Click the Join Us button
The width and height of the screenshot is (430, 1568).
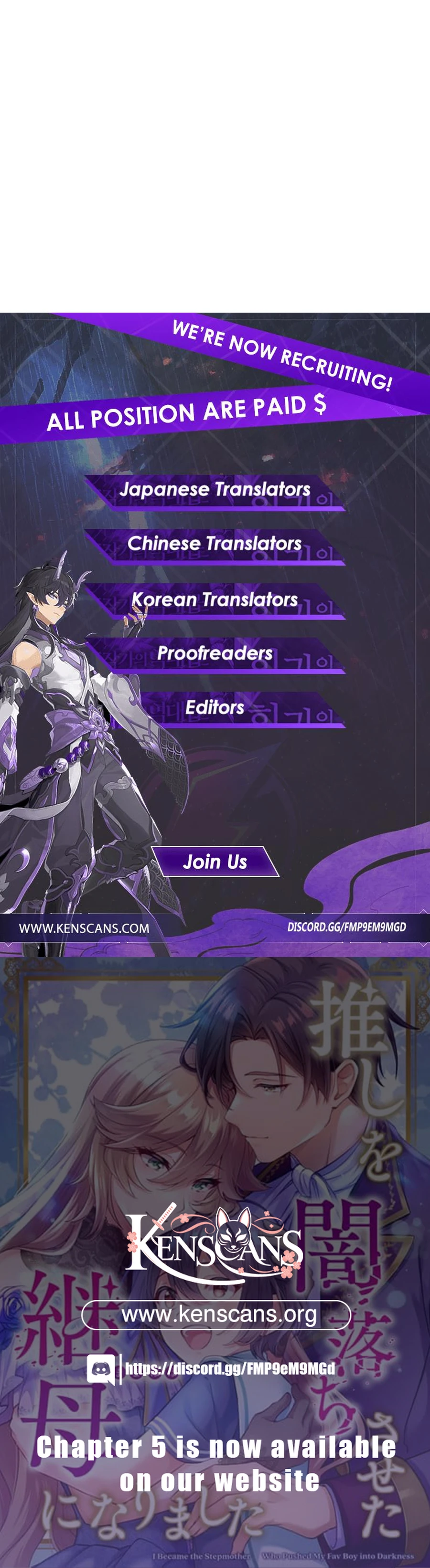(x=215, y=862)
